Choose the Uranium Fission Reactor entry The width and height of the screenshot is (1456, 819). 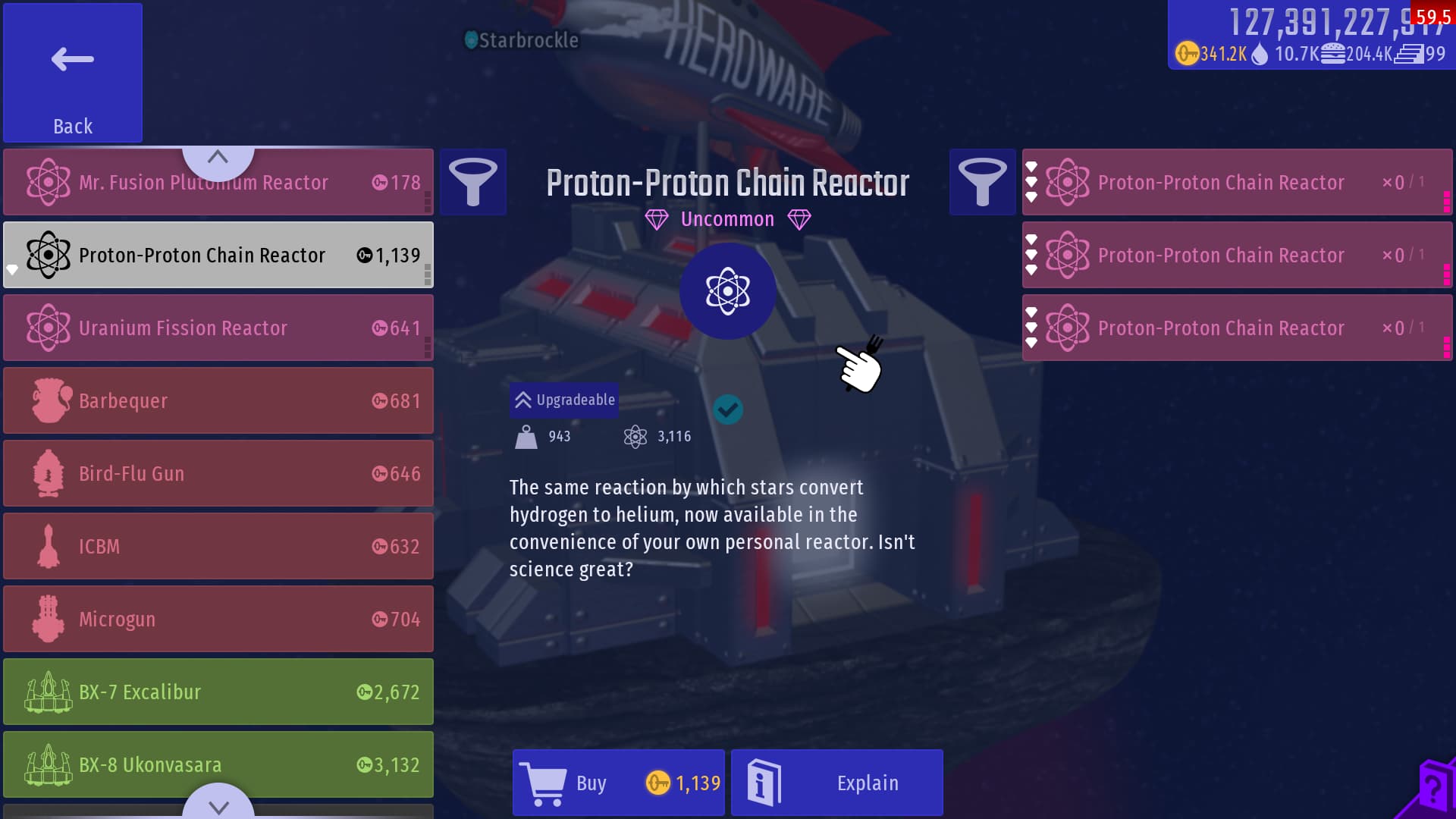(218, 328)
